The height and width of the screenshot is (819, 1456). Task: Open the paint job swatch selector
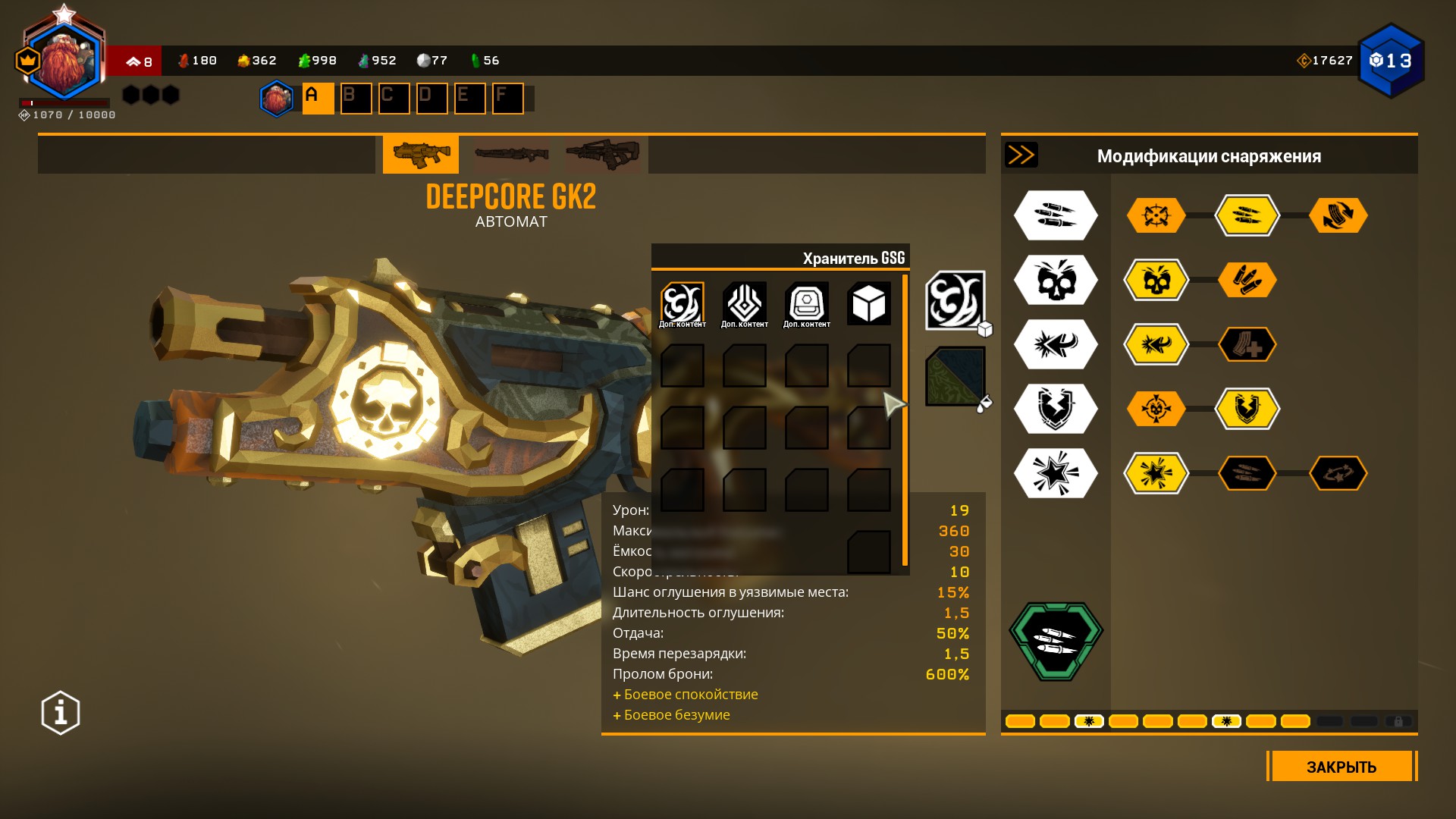click(x=955, y=376)
